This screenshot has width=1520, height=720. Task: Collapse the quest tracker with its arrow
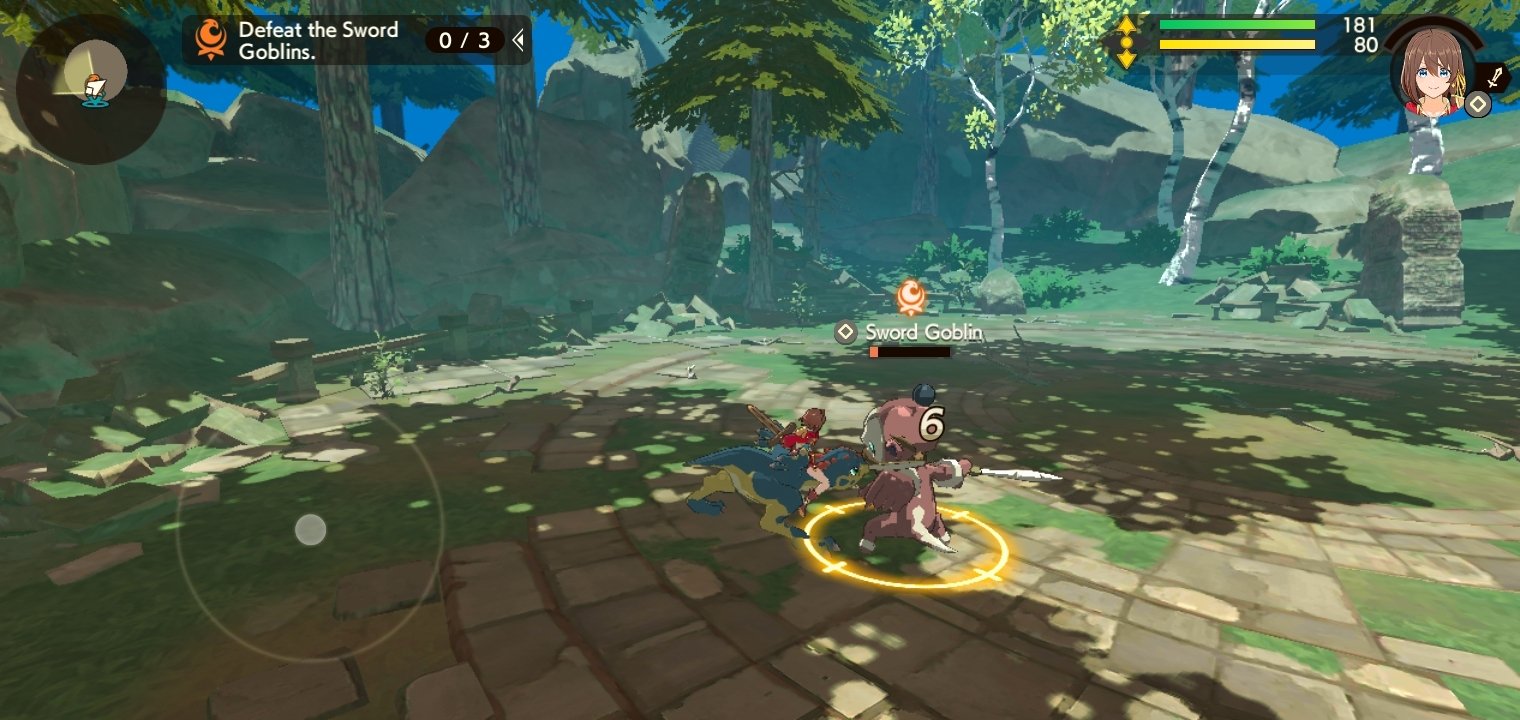[x=518, y=40]
